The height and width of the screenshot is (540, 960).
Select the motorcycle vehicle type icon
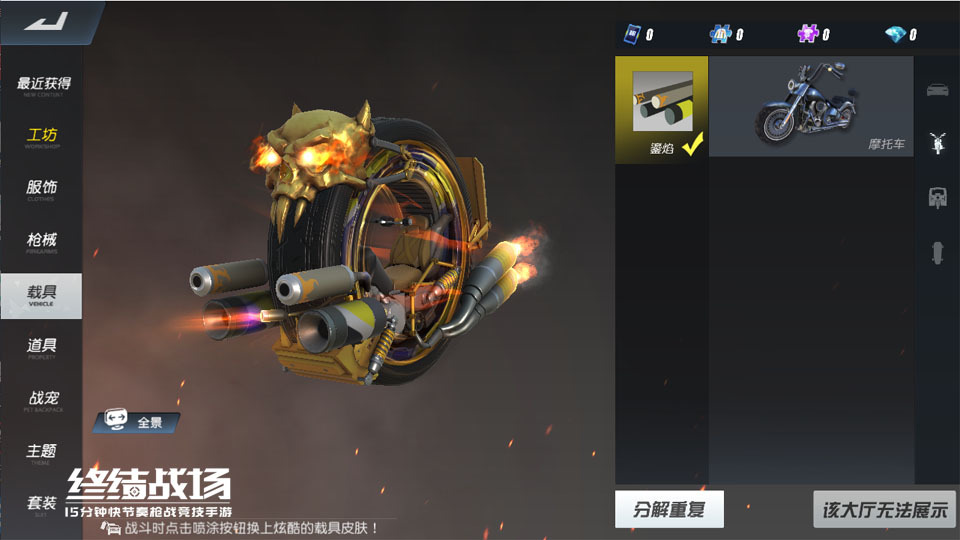(937, 143)
